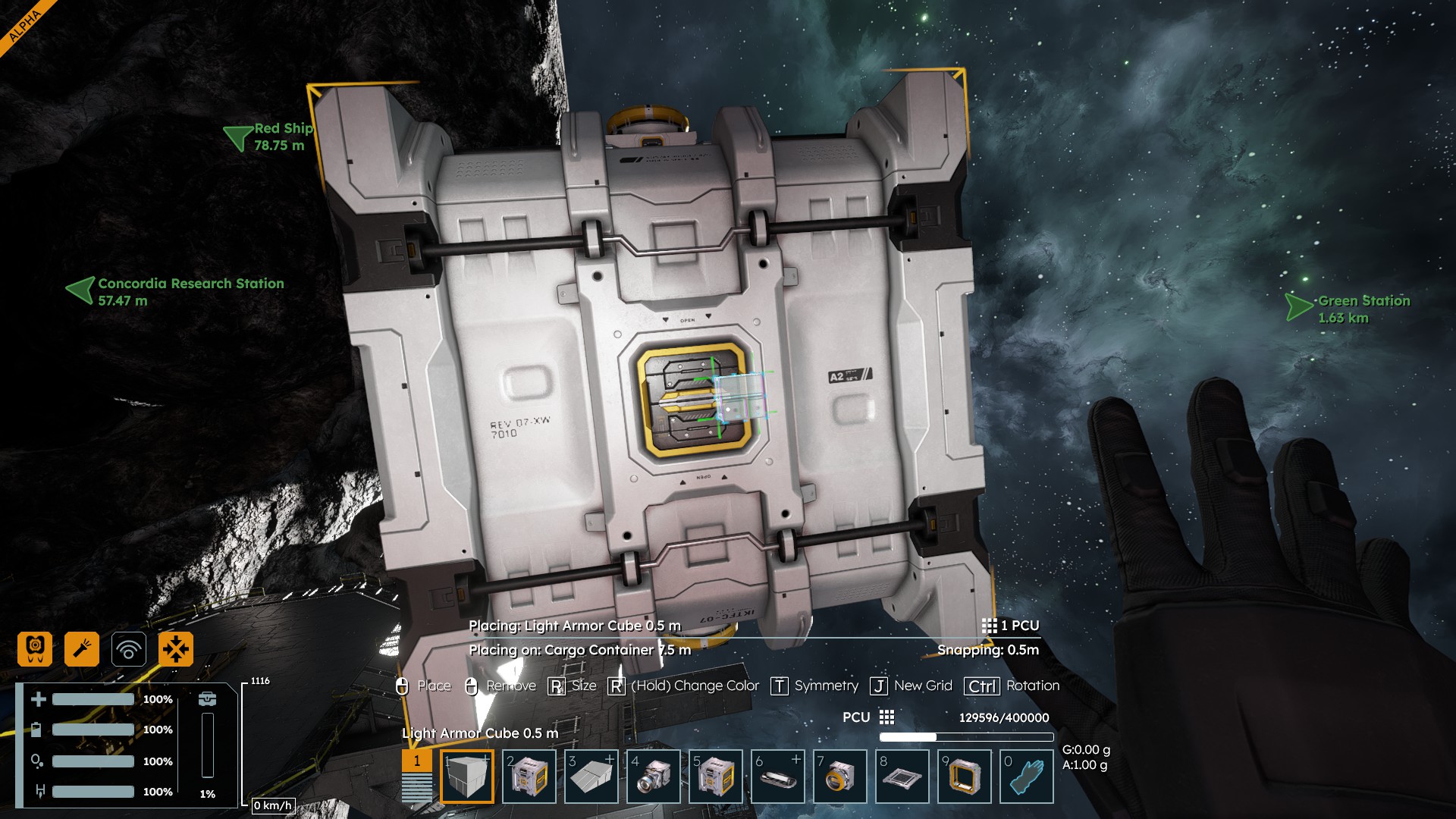Select the yellow square frame block

[x=964, y=777]
